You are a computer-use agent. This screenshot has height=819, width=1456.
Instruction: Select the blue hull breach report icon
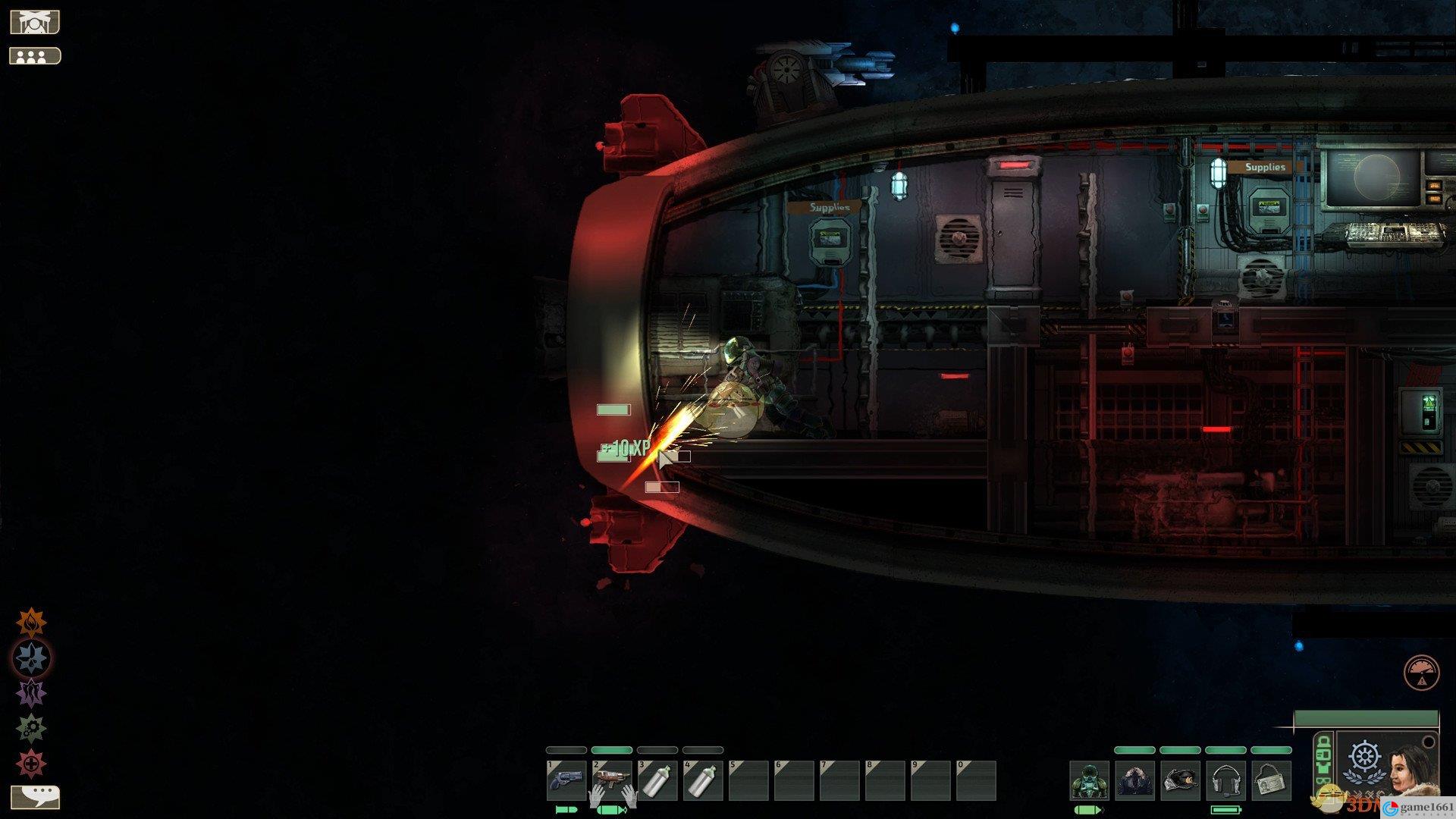point(31,657)
